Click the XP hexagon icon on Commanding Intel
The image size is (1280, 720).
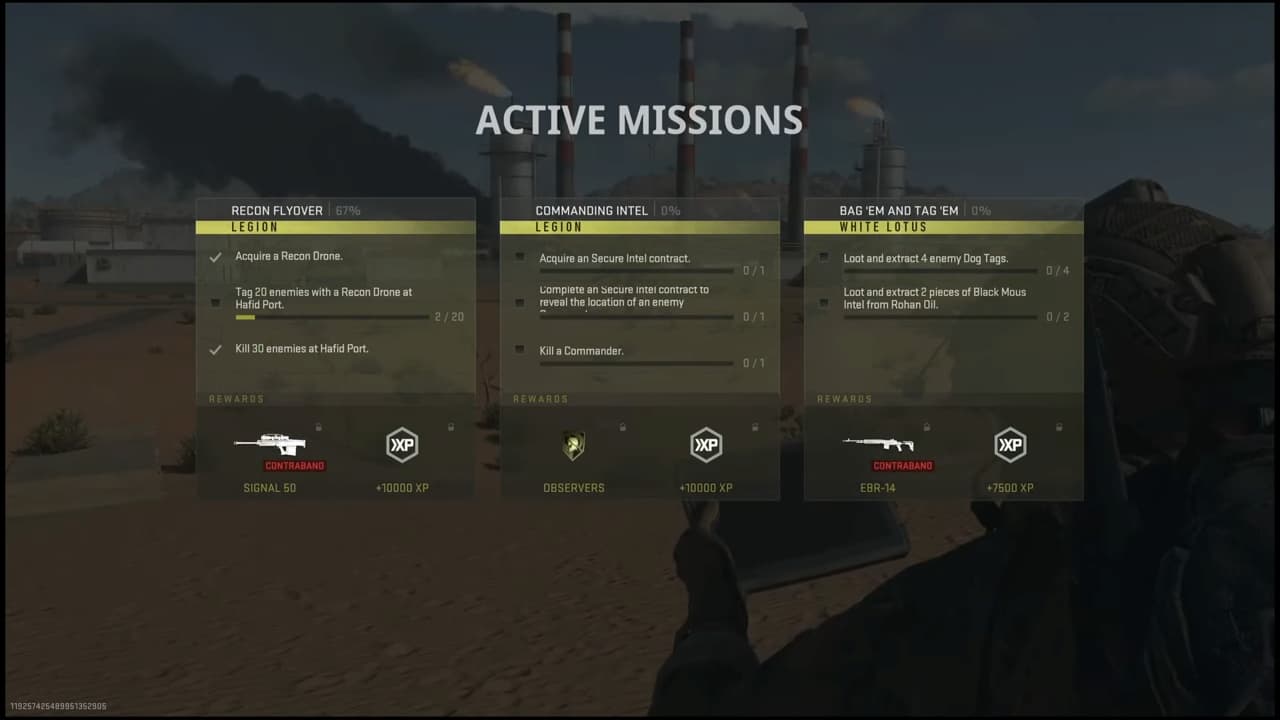point(706,445)
